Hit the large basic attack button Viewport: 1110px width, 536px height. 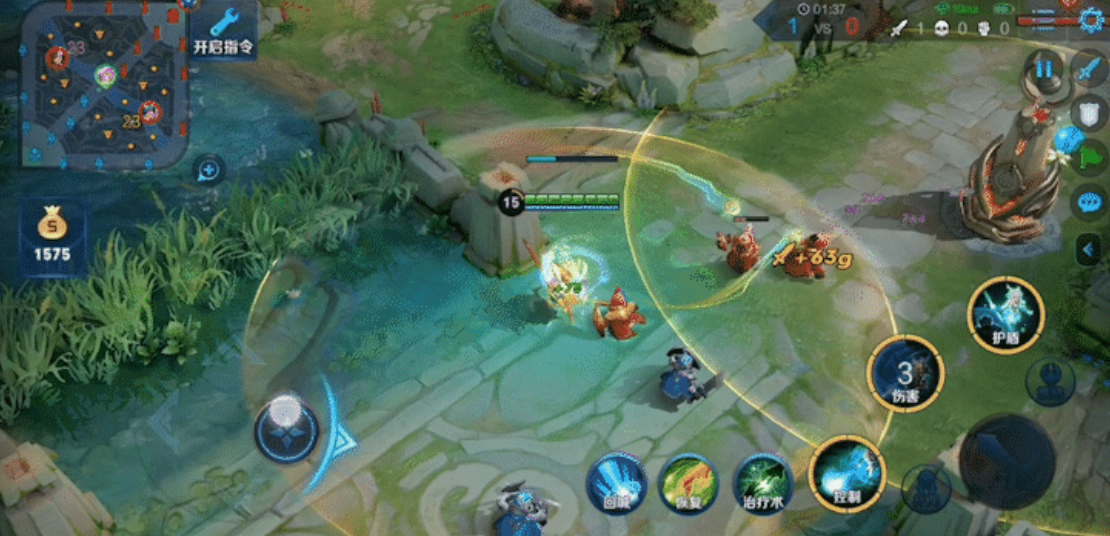pos(1006,461)
